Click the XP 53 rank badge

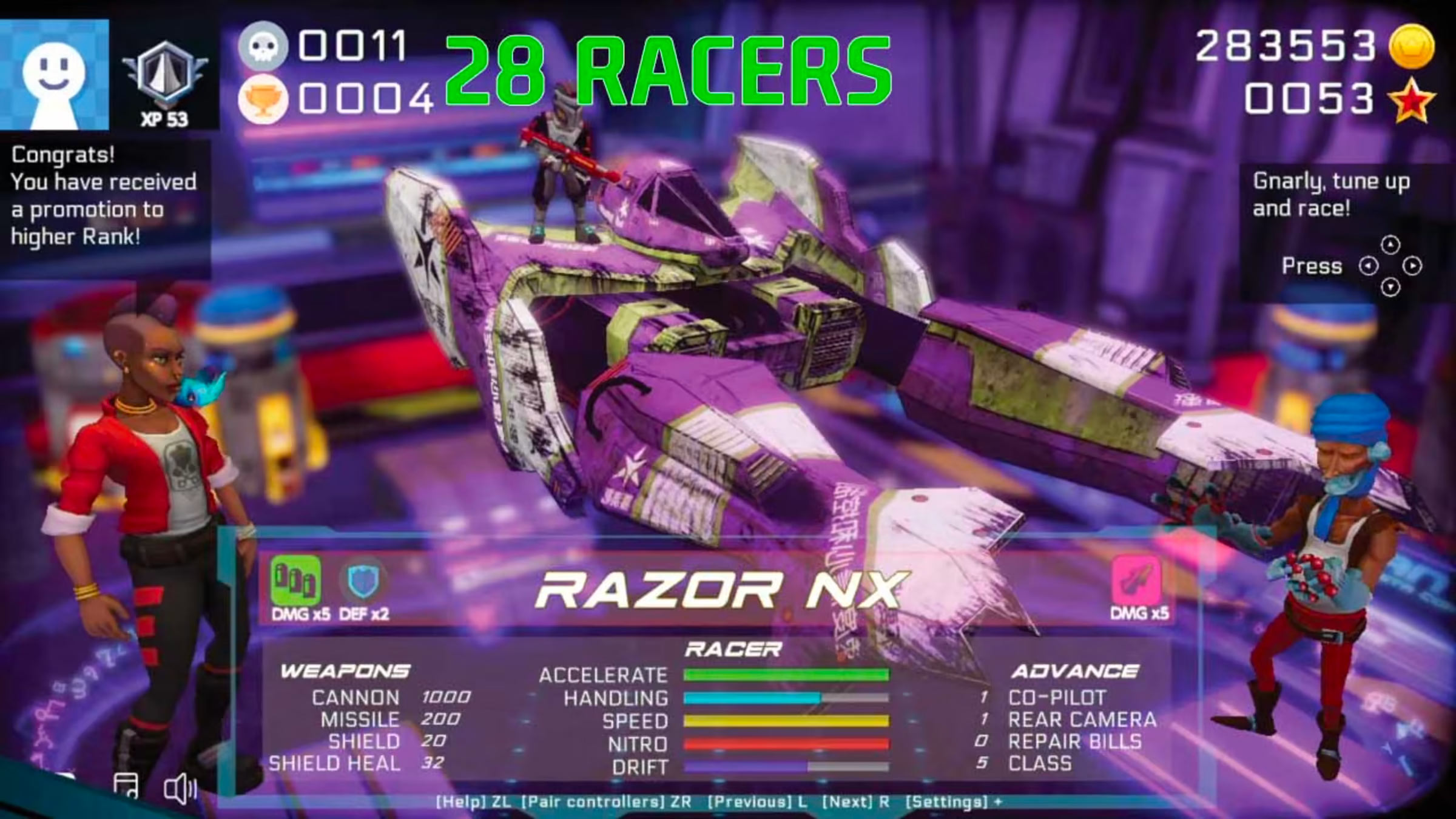(x=165, y=79)
